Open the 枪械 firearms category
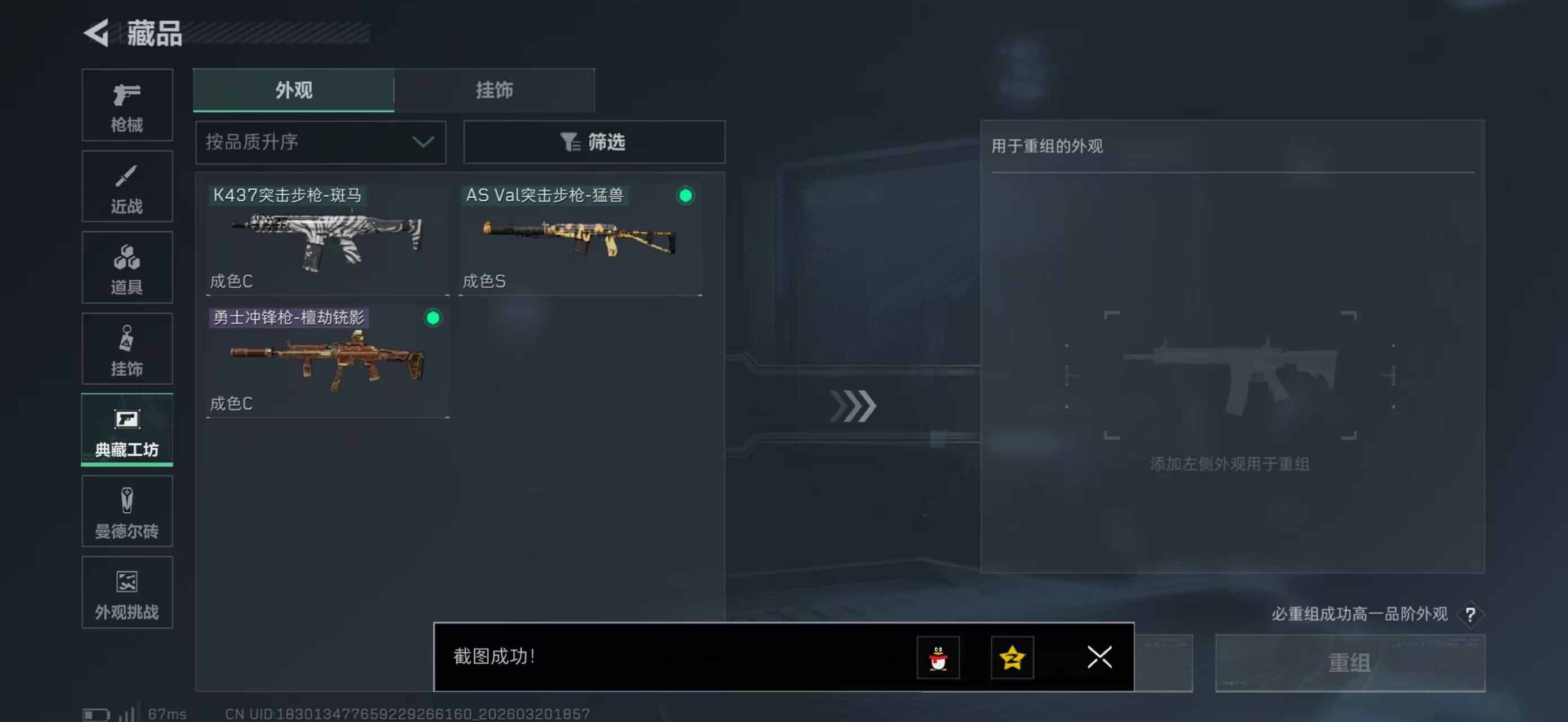Viewport: 1568px width, 722px height. click(127, 105)
